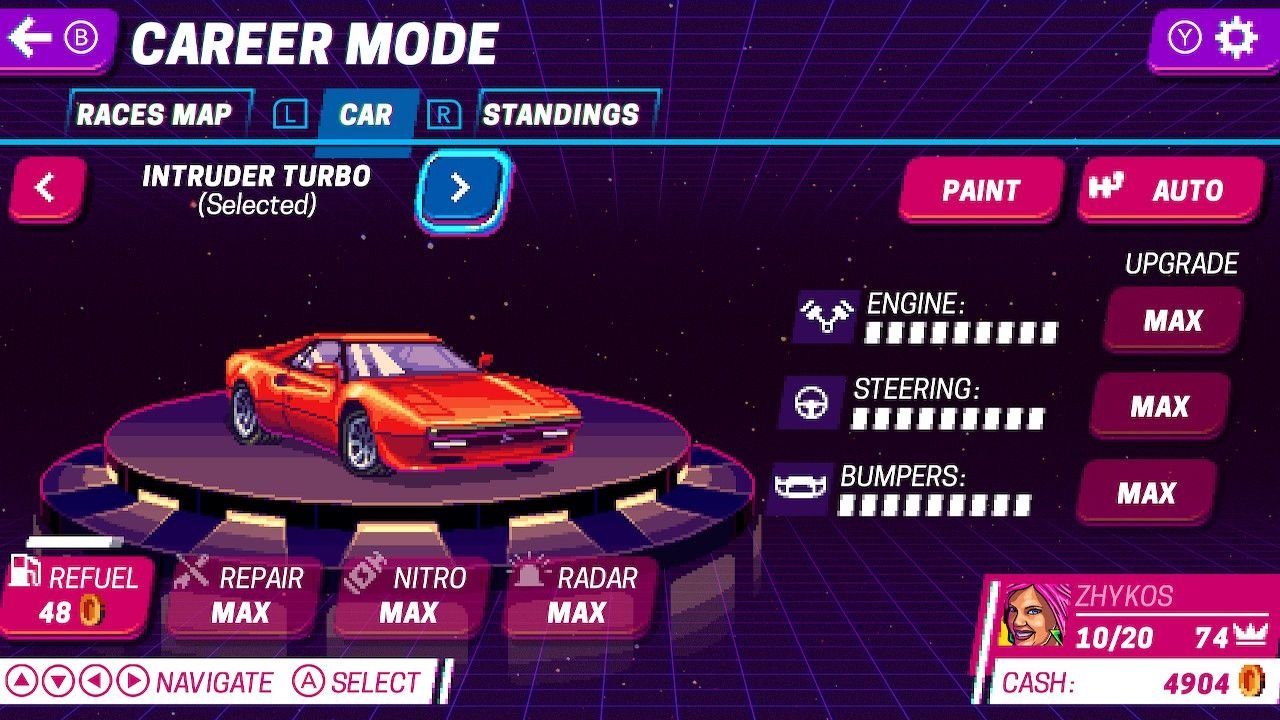Select the Car tab

point(365,115)
